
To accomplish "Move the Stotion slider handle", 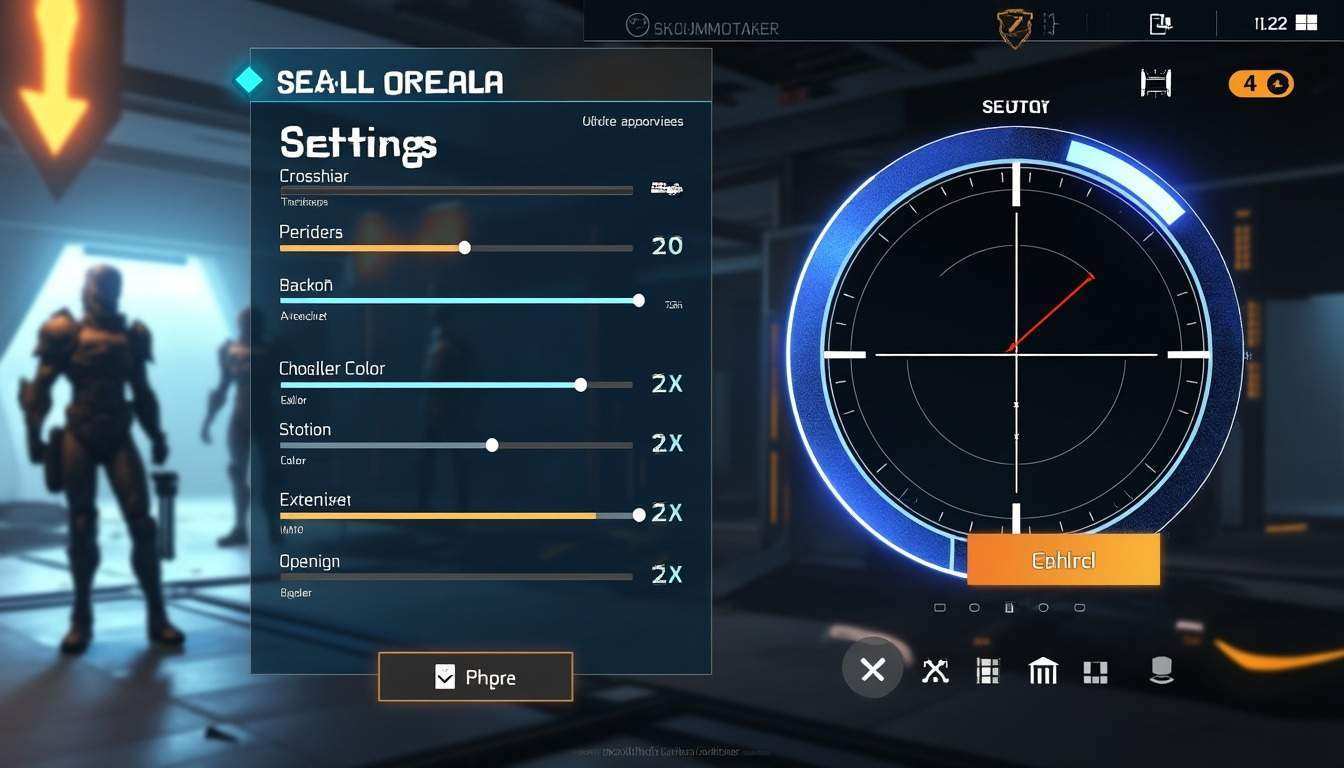I will (x=492, y=445).
